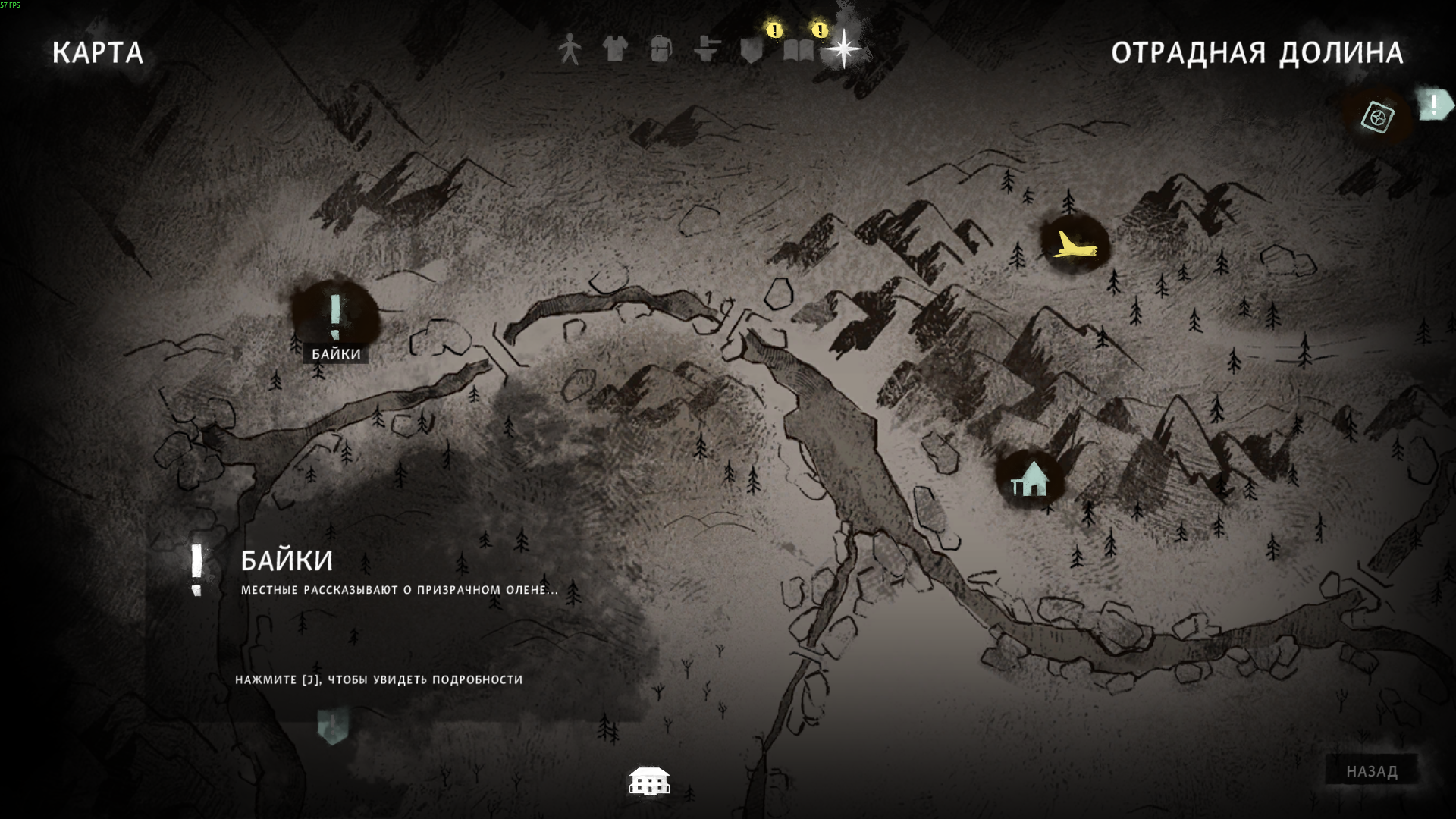Select the Байки exclamation map marker

point(335,317)
